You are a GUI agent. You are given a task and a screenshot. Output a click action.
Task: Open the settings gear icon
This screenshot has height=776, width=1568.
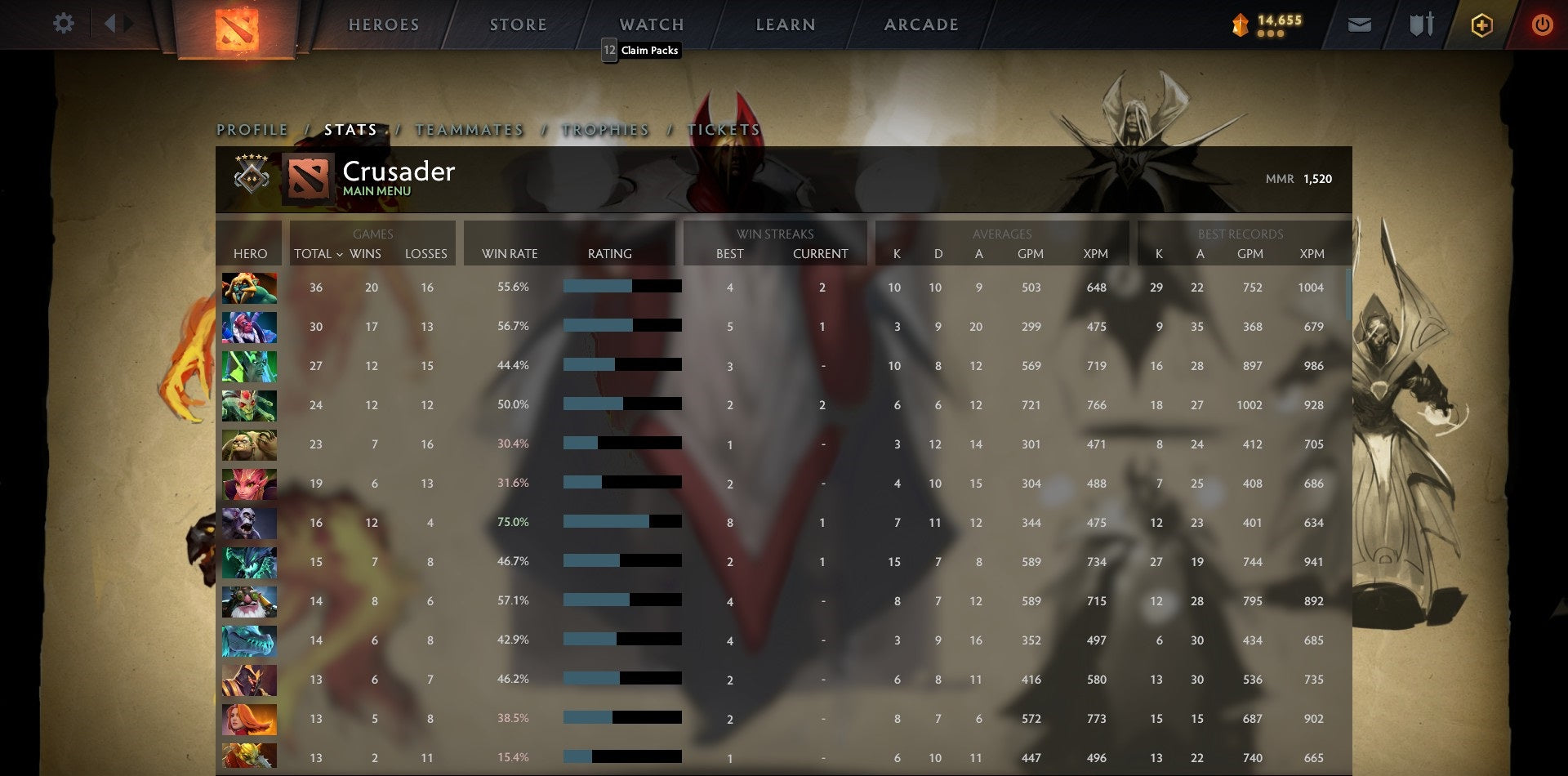point(62,24)
